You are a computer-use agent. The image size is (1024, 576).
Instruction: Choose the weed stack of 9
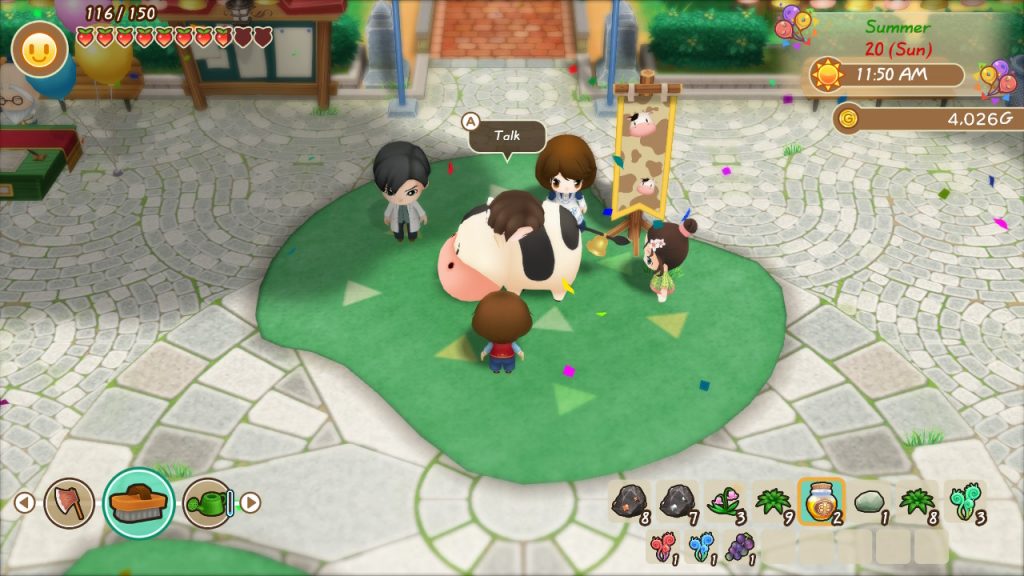pyautogui.click(x=773, y=502)
